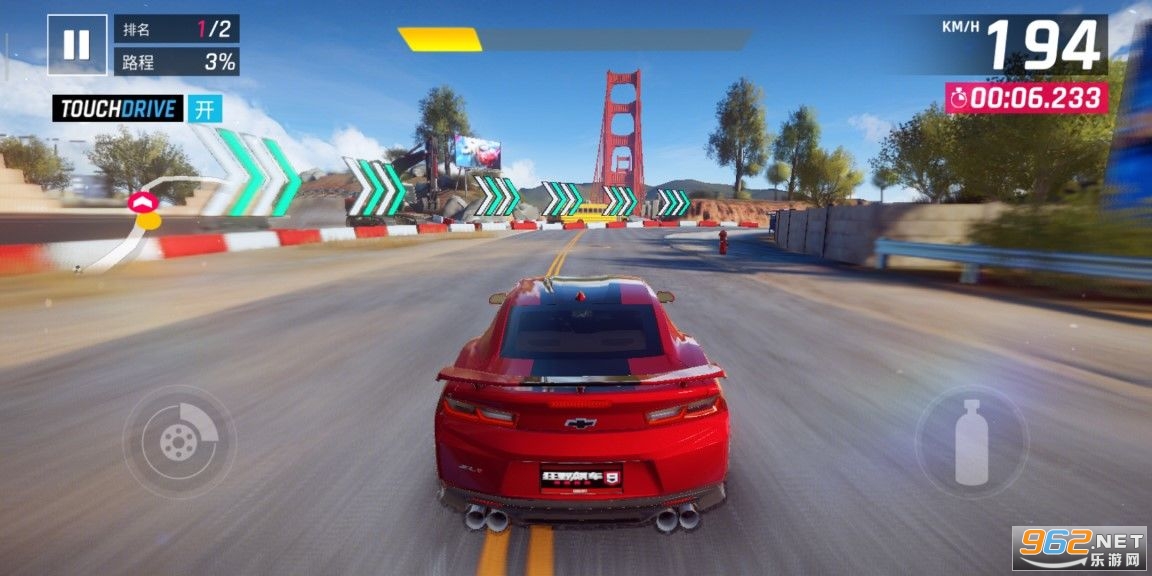The width and height of the screenshot is (1152, 576).
Task: Toggle the TouchDrive mode switch
Action: [205, 109]
